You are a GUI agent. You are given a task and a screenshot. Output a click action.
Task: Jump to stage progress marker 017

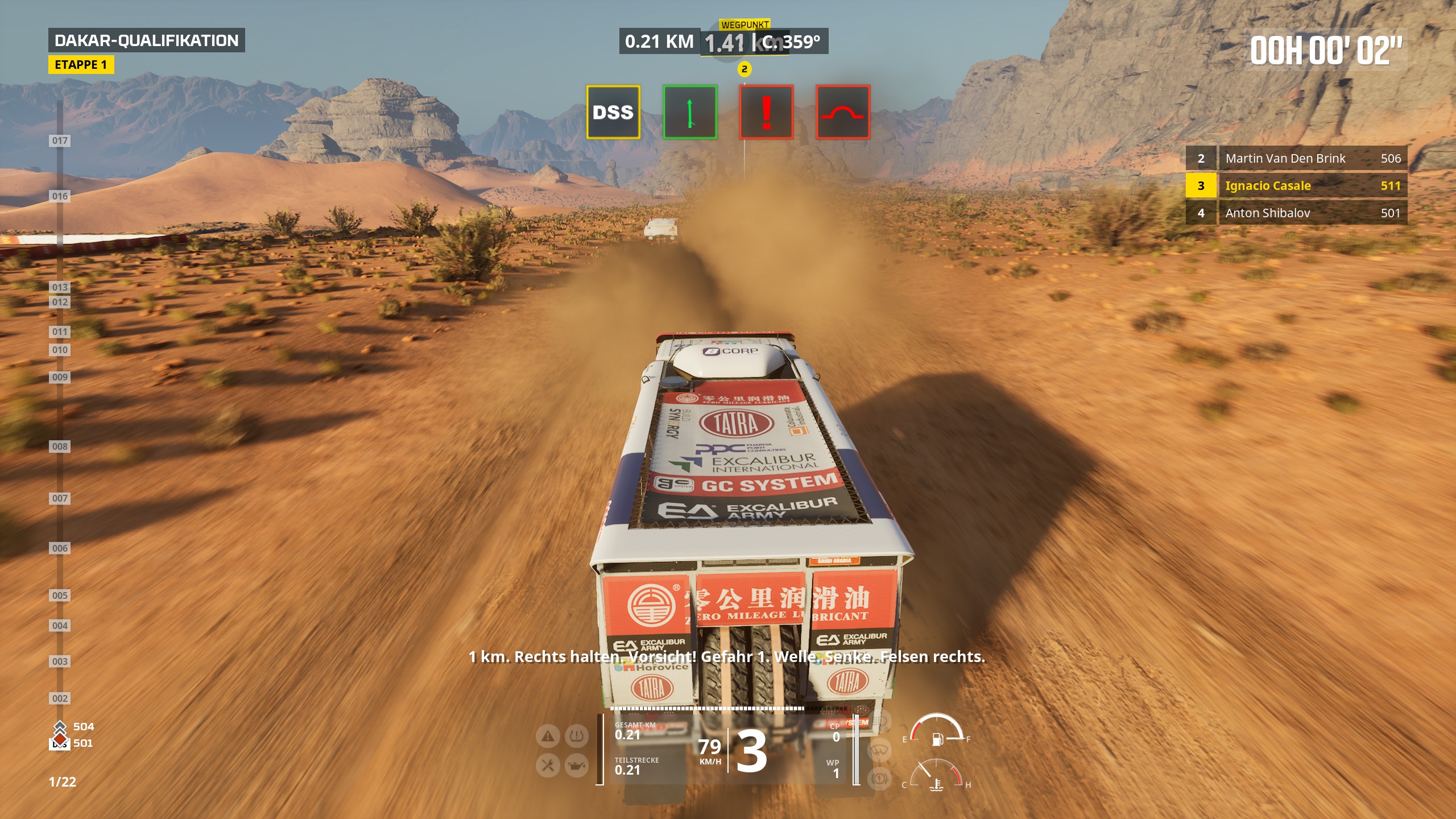(60, 140)
